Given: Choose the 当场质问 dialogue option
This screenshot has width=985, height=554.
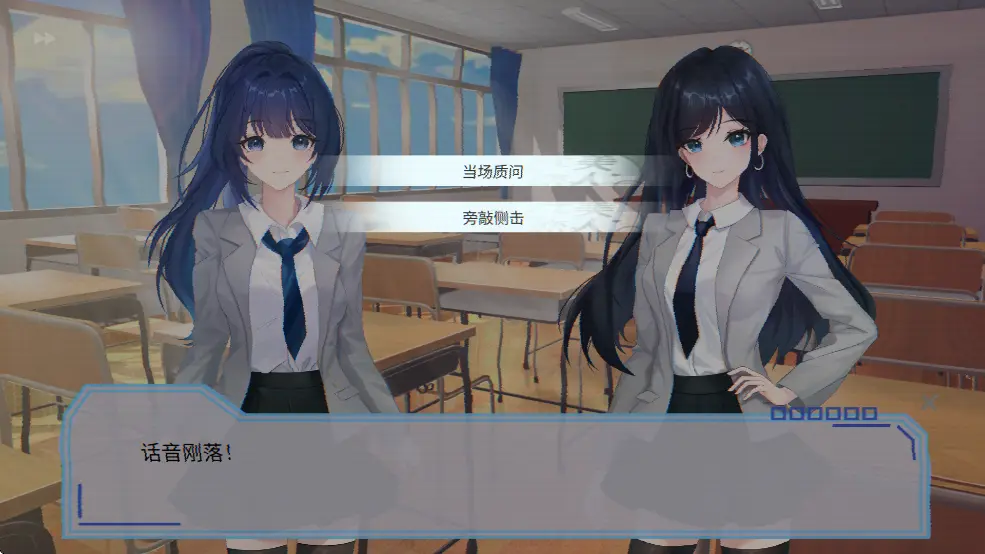Looking at the screenshot, I should (493, 172).
